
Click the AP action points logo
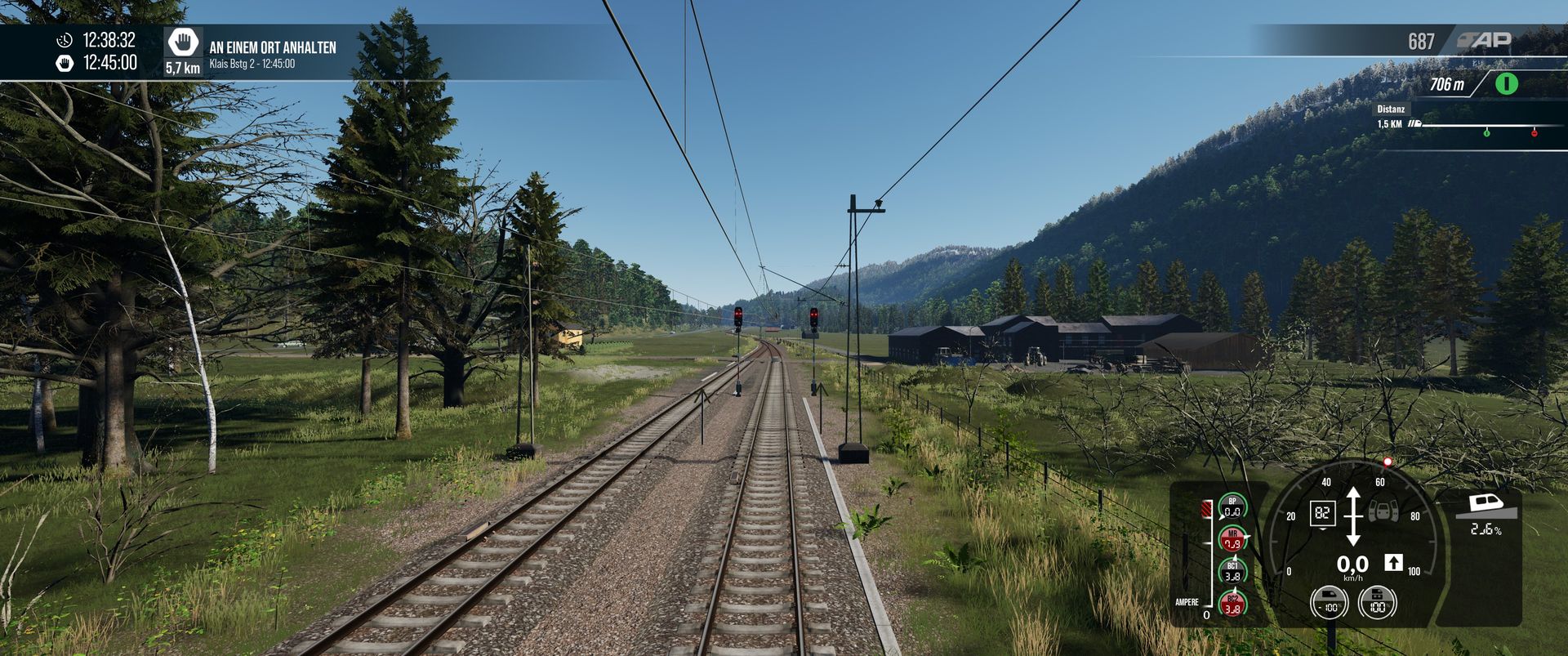coord(1485,40)
